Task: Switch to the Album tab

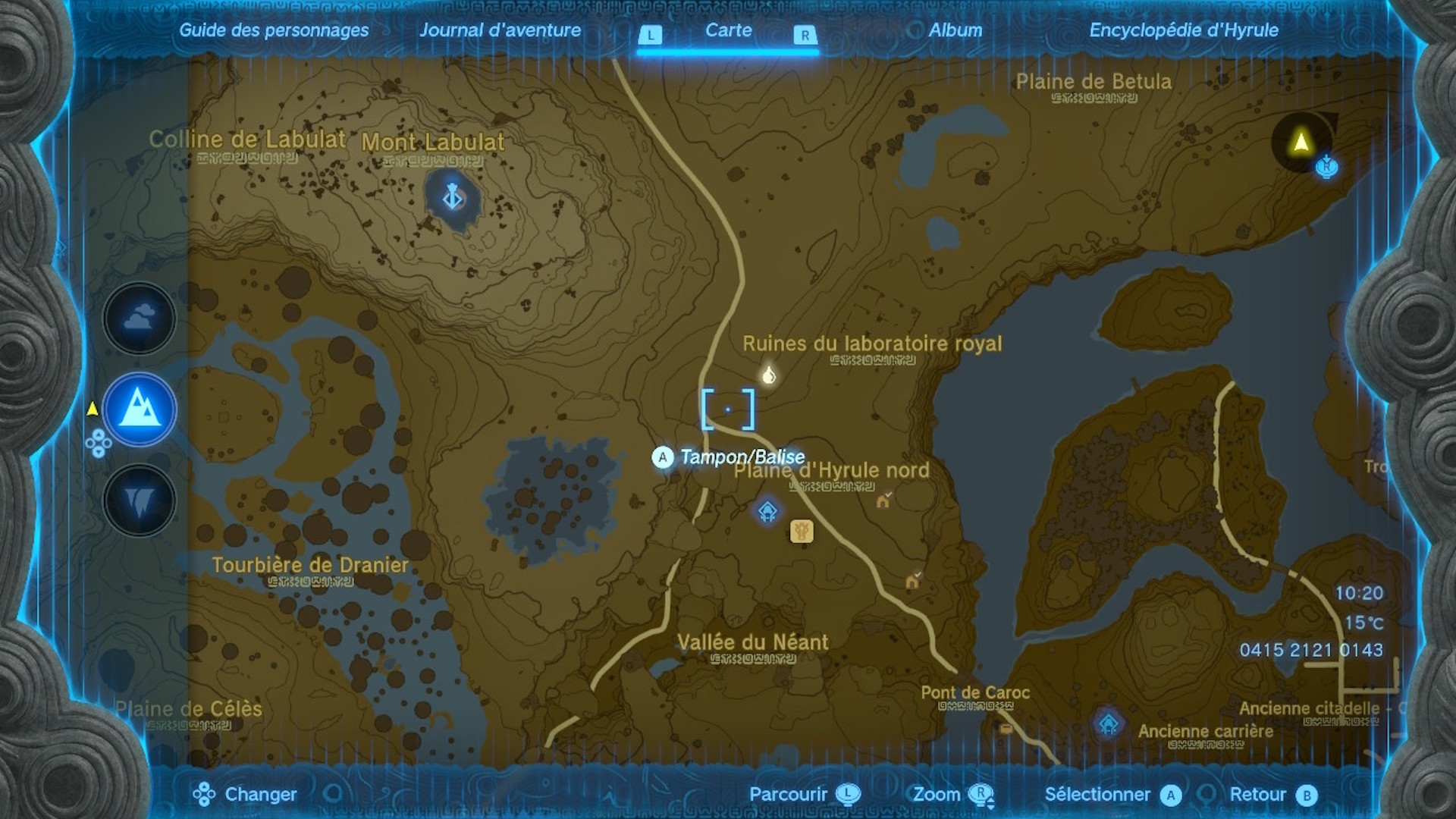Action: tap(955, 30)
